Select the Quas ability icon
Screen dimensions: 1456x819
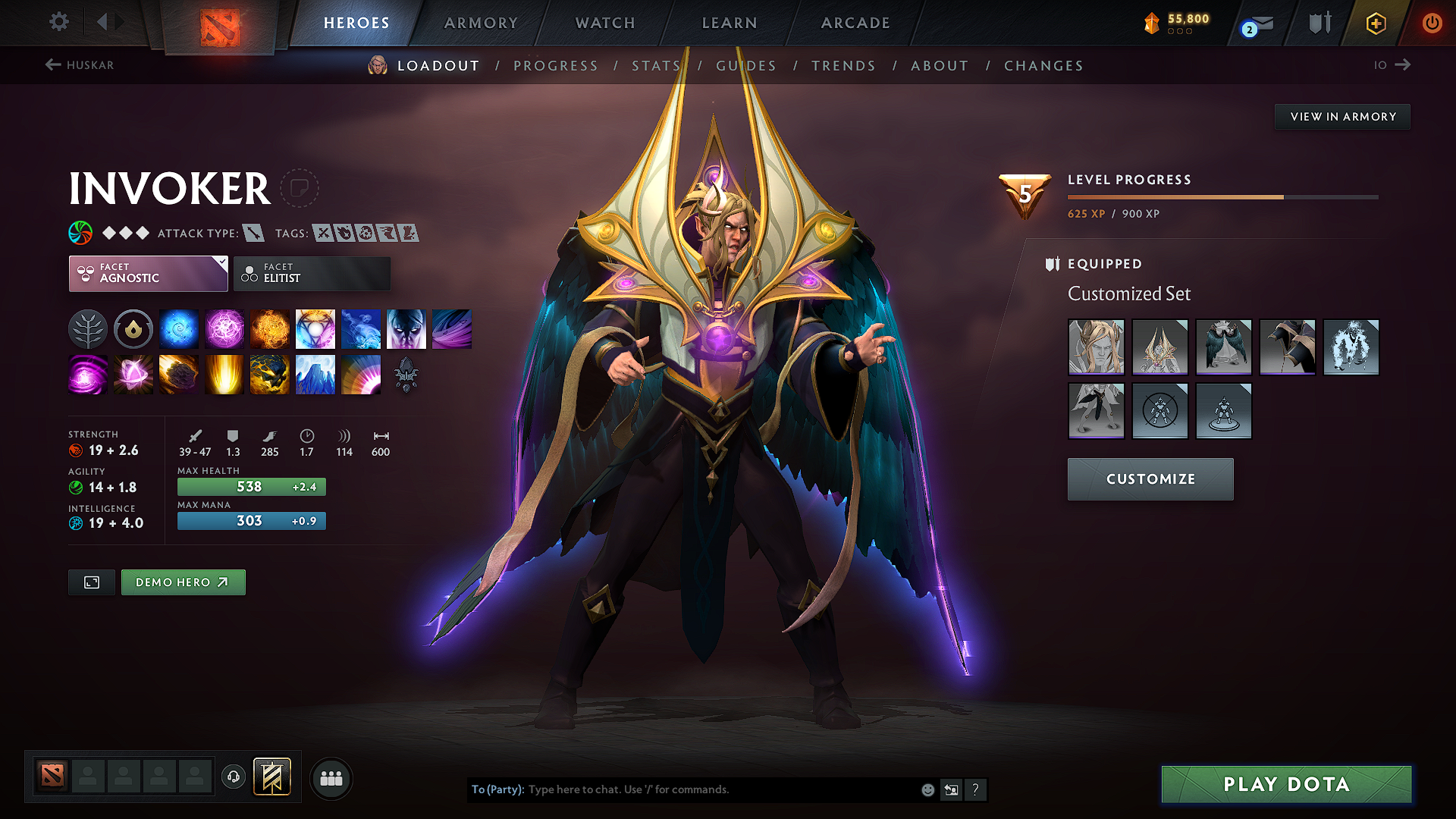tap(178, 328)
